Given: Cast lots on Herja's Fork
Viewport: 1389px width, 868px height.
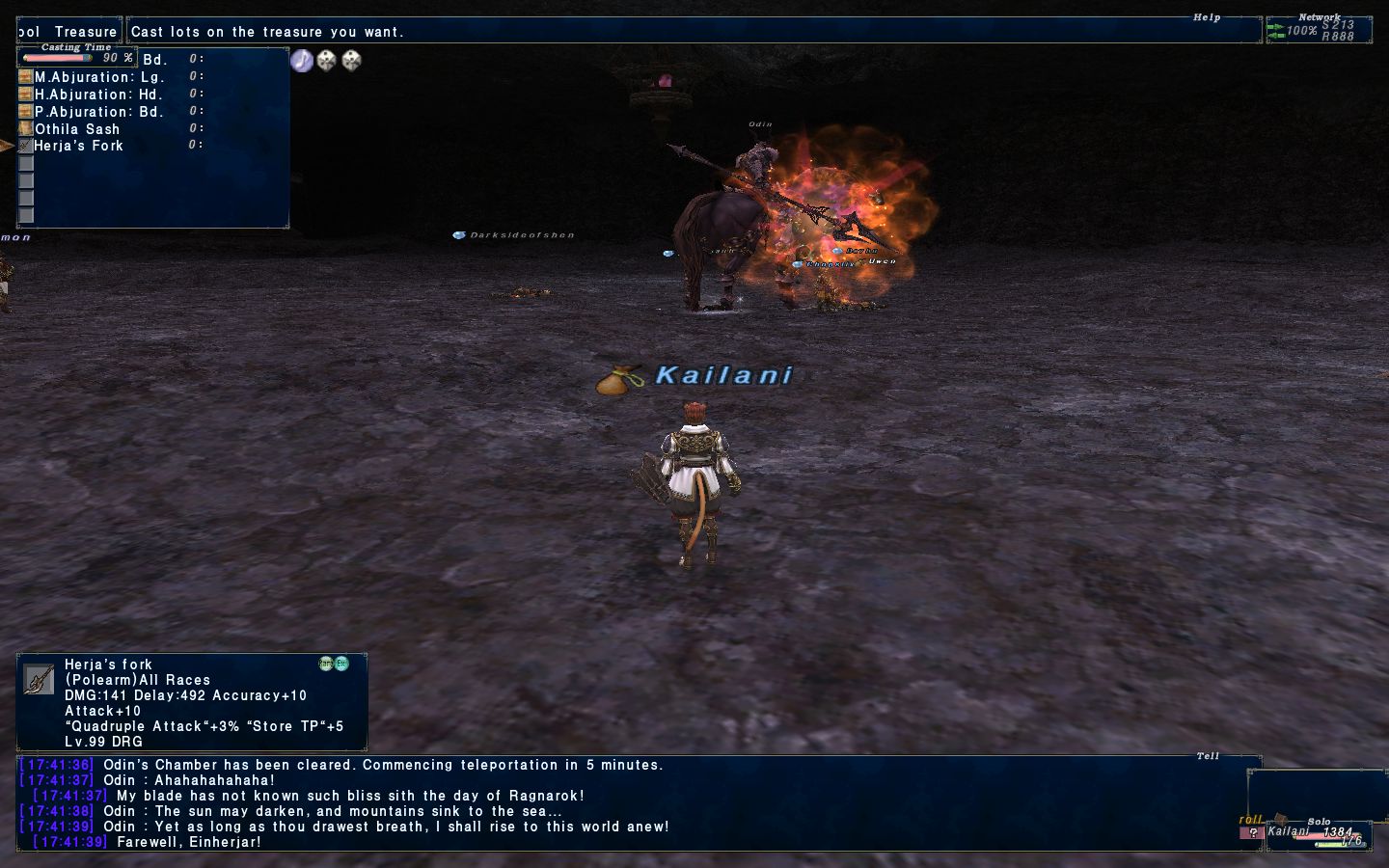Looking at the screenshot, I should (x=78, y=146).
